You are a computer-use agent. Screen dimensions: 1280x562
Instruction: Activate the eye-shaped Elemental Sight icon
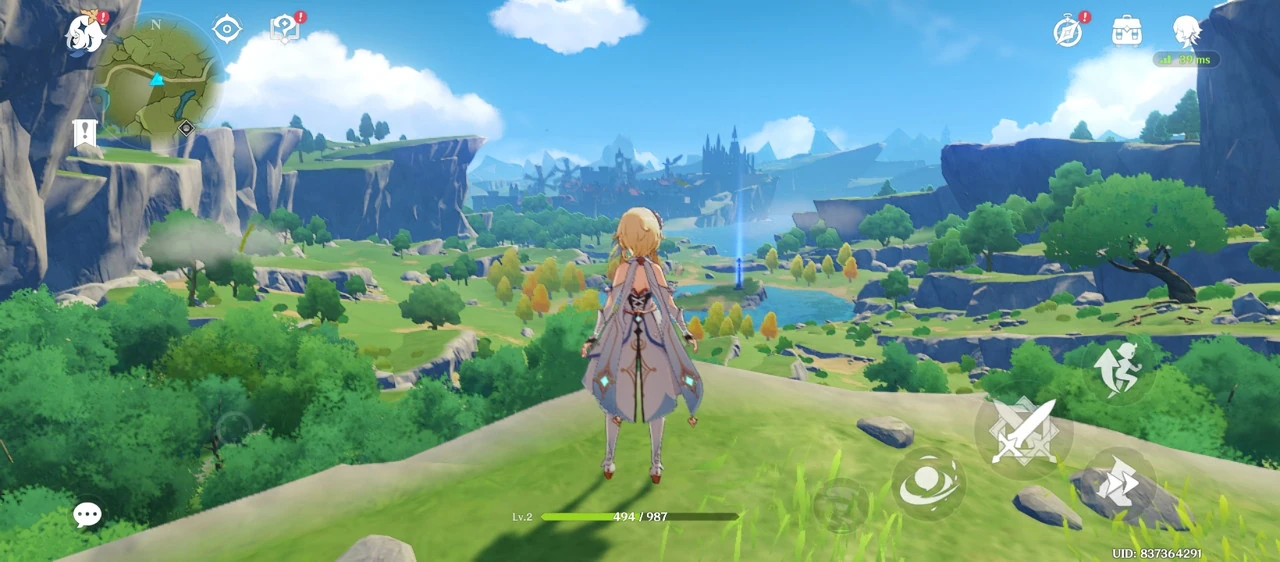click(227, 29)
